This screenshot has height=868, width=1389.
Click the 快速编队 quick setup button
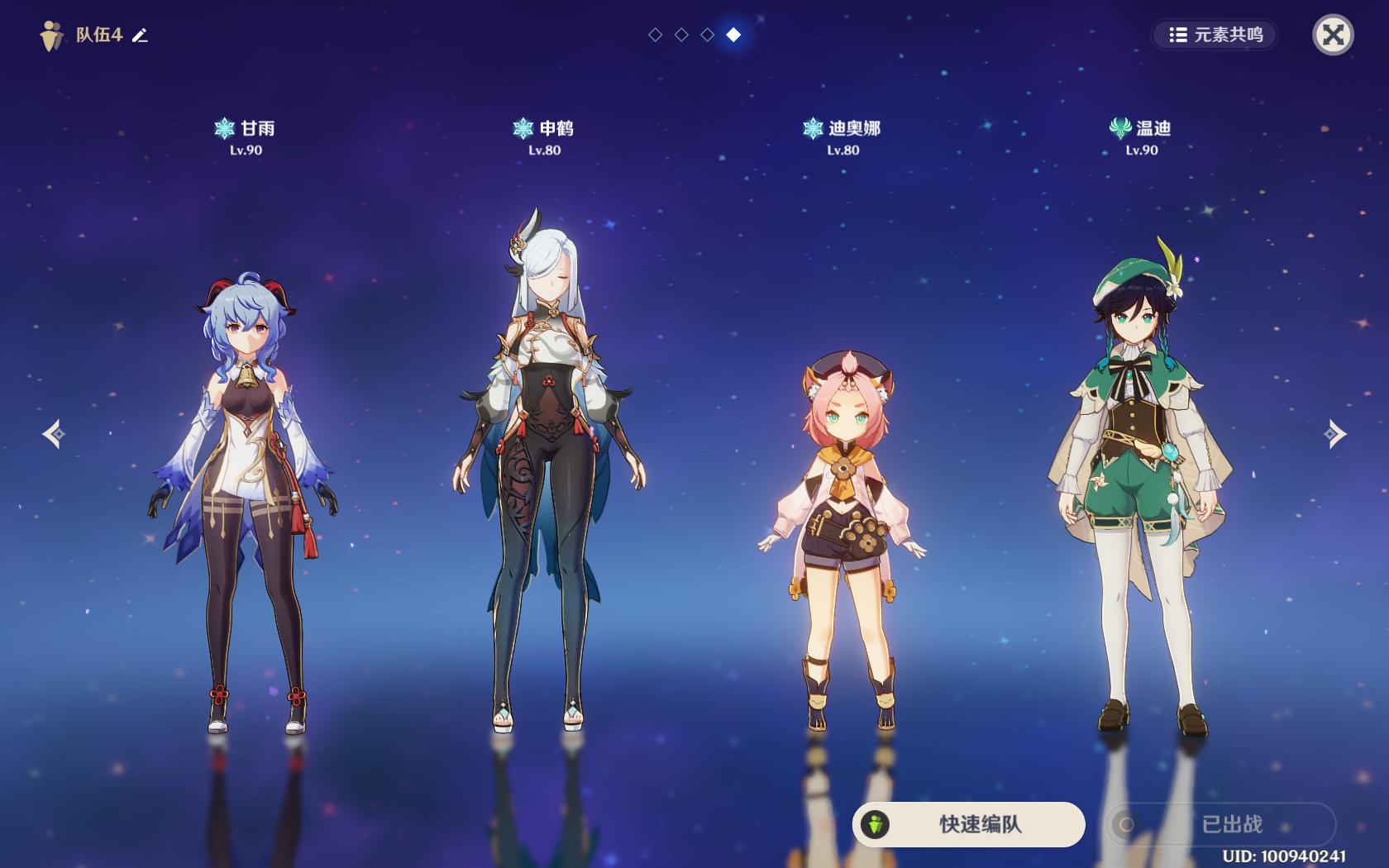pos(968,824)
